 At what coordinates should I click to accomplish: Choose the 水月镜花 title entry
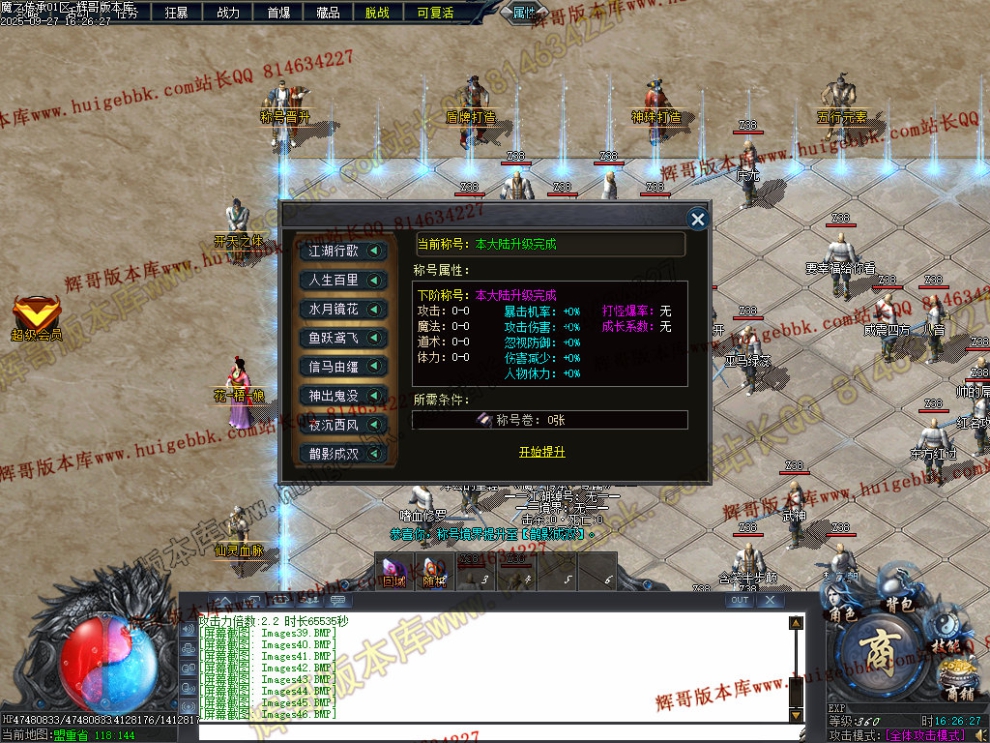344,309
